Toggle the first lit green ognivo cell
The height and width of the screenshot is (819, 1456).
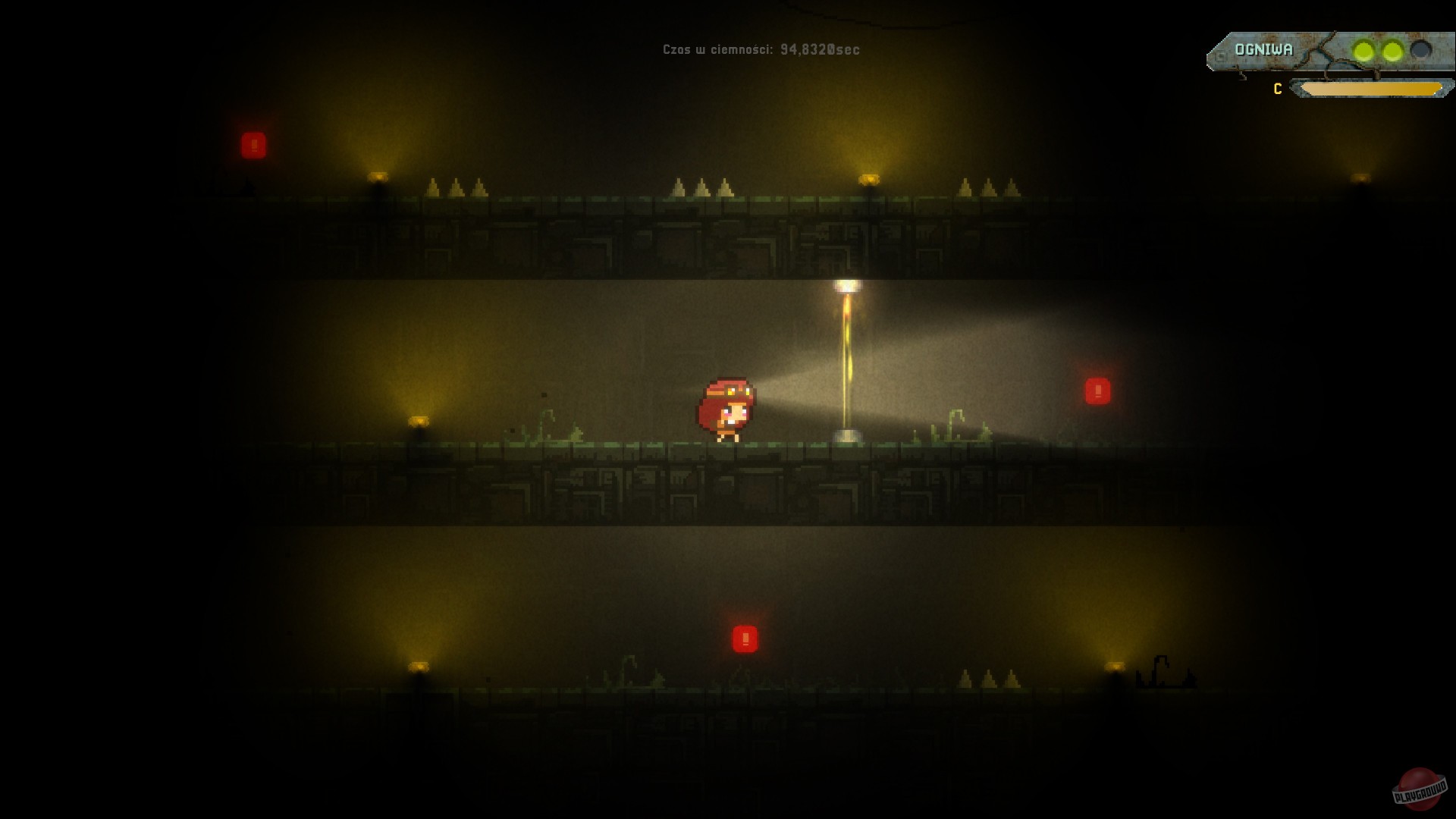click(x=1363, y=49)
